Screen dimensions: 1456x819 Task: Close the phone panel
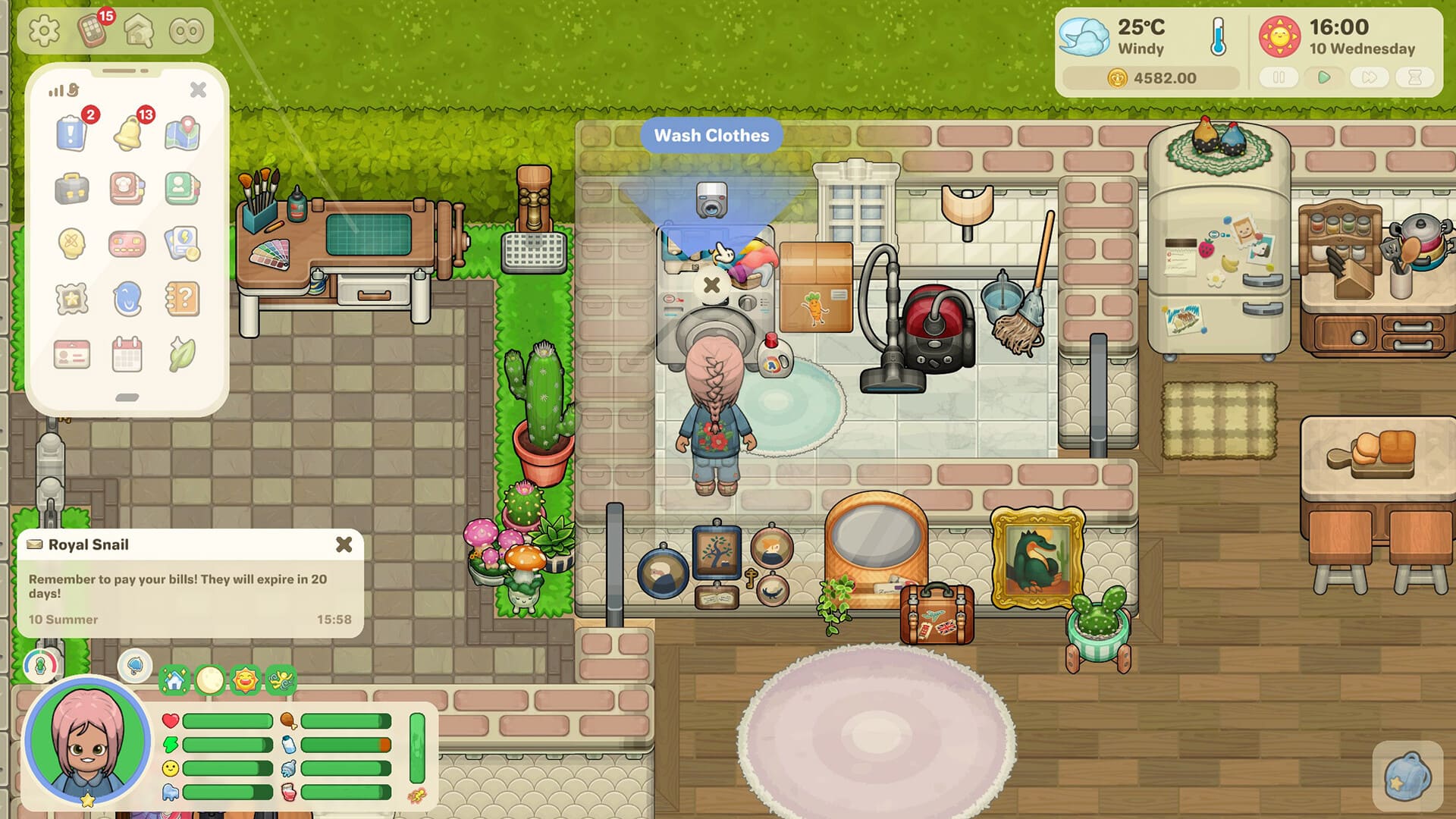pyautogui.click(x=198, y=89)
